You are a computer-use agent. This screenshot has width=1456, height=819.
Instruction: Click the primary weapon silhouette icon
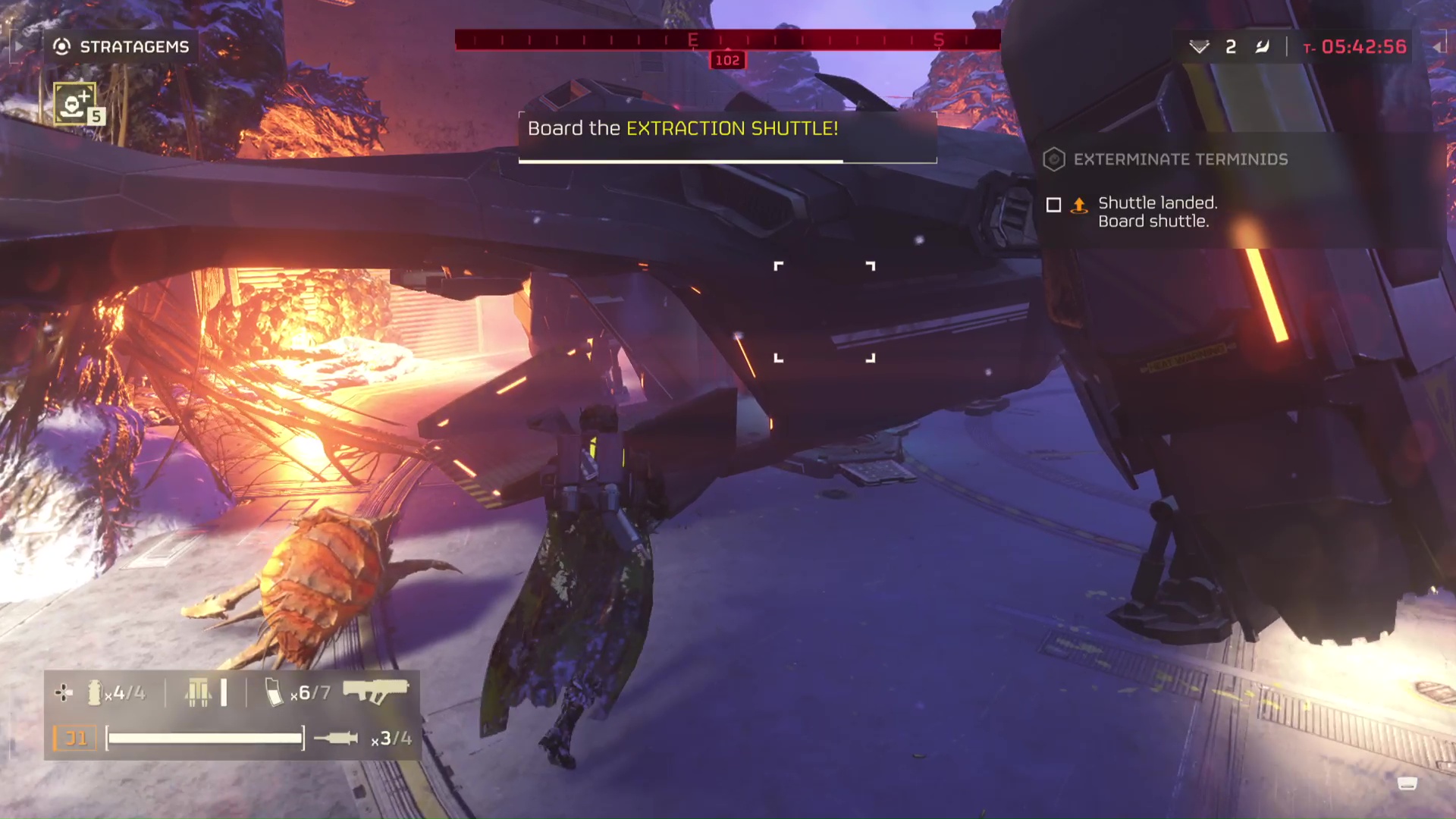pos(378,692)
